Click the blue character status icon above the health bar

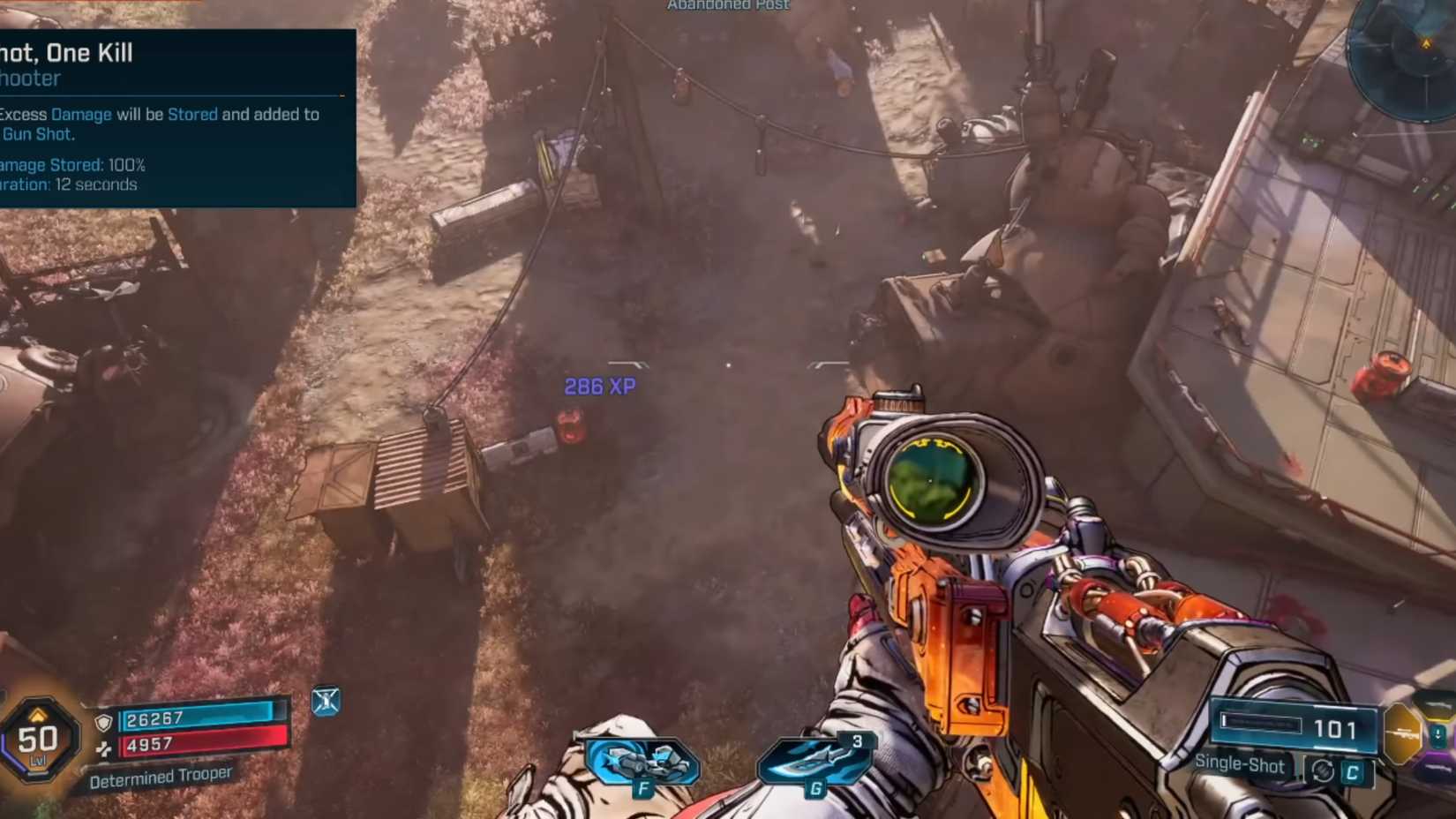point(327,703)
